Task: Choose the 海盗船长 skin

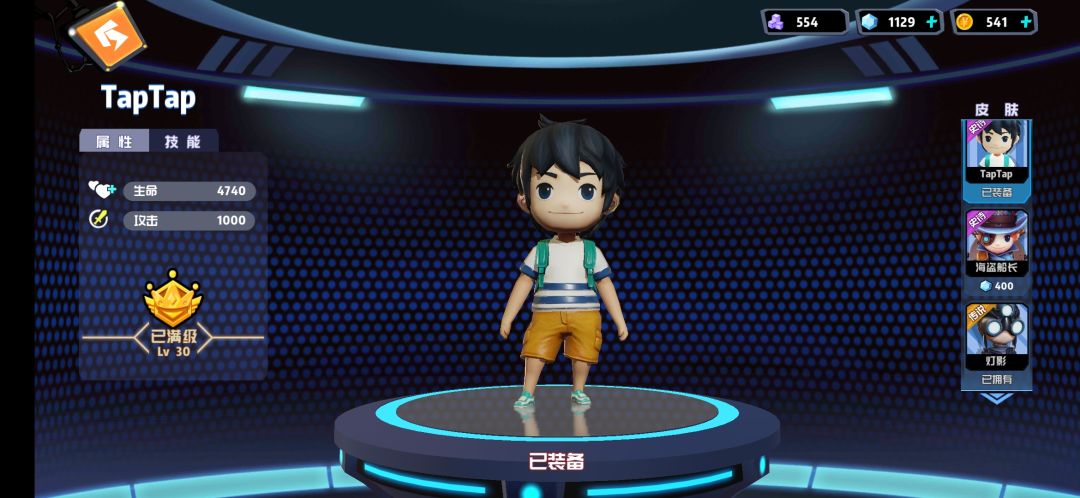Action: tap(996, 241)
